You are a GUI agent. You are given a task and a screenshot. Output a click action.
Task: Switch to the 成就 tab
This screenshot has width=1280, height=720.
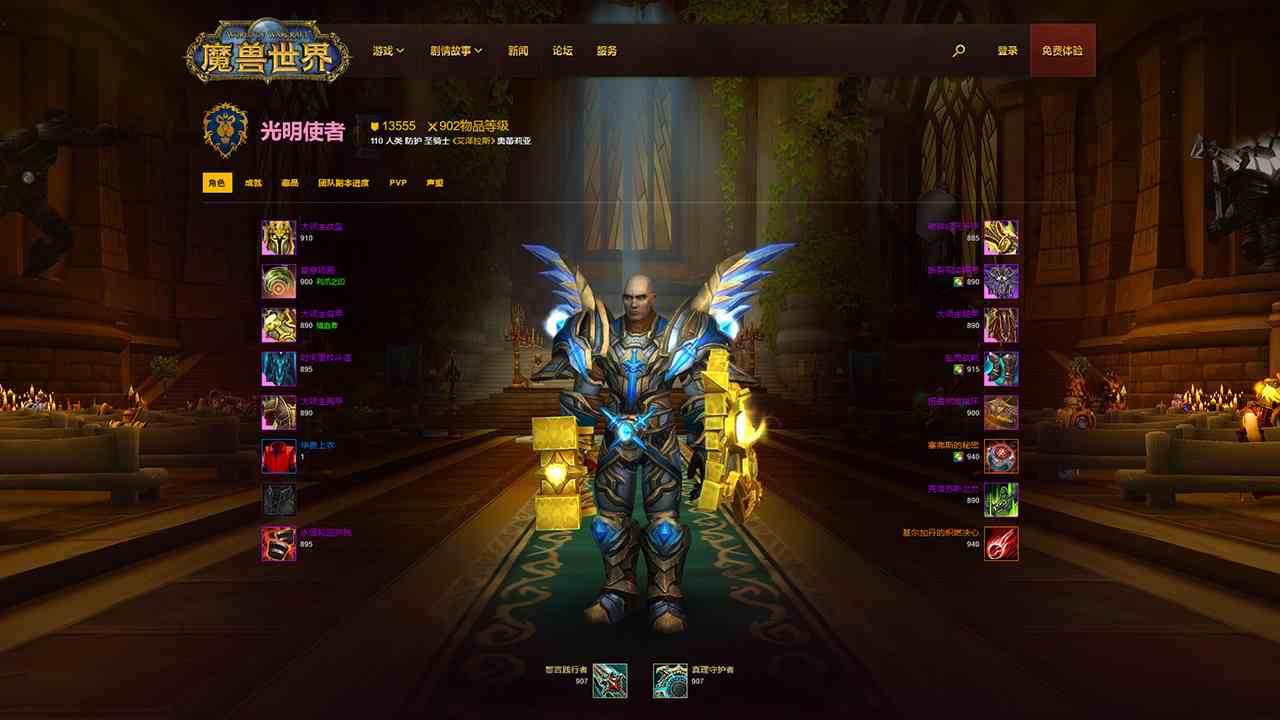[255, 183]
